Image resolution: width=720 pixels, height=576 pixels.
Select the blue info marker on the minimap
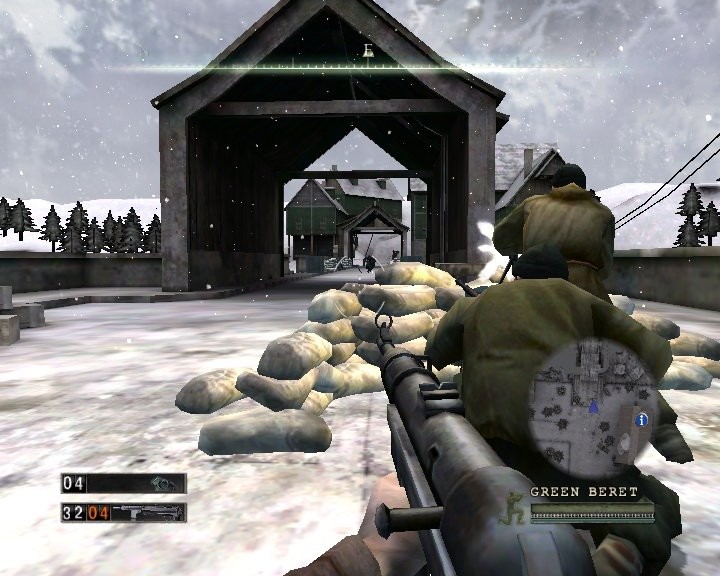pyautogui.click(x=642, y=419)
